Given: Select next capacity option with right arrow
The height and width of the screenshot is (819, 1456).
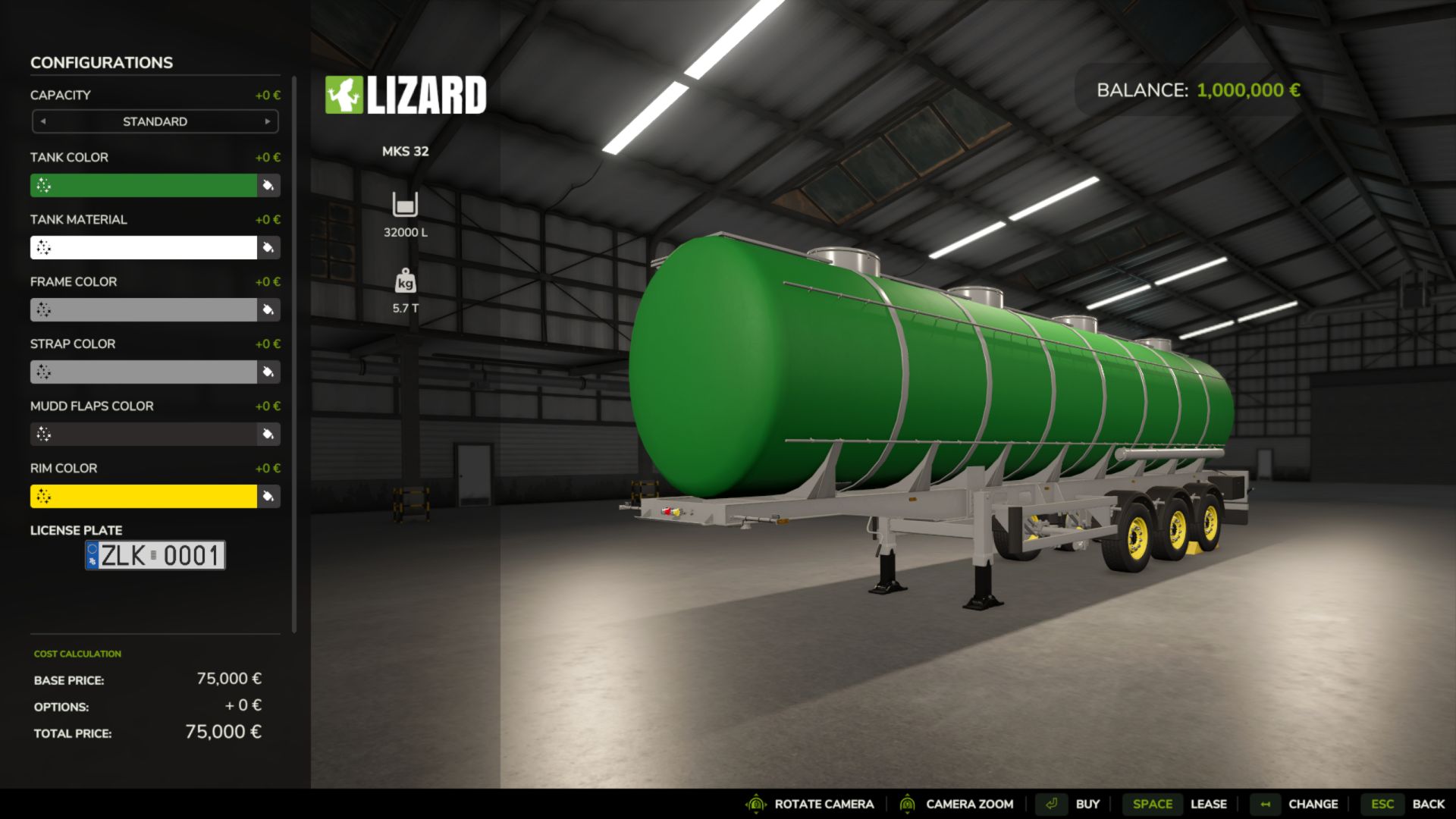Looking at the screenshot, I should [x=268, y=121].
